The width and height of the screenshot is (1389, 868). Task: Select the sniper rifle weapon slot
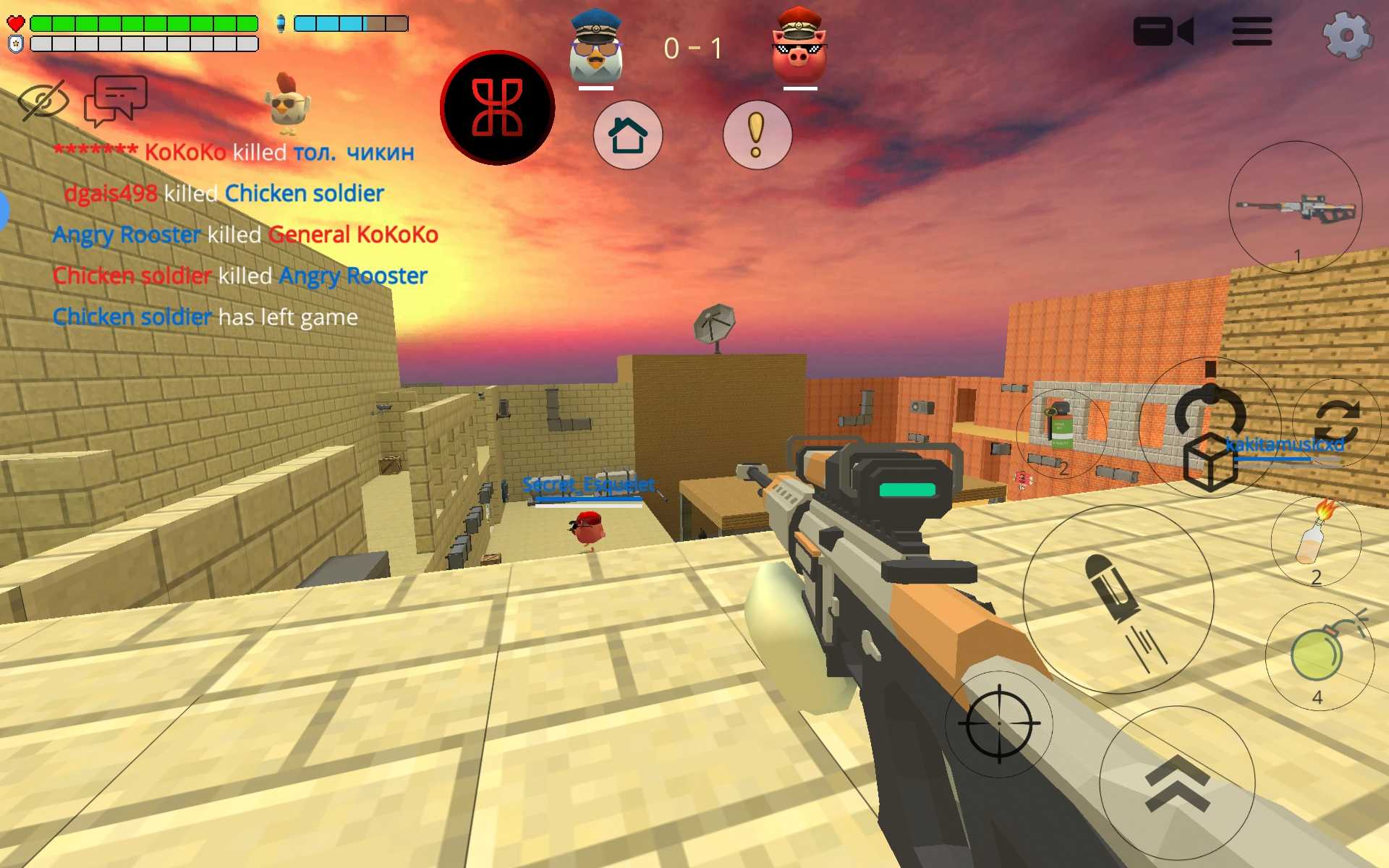coord(1295,208)
